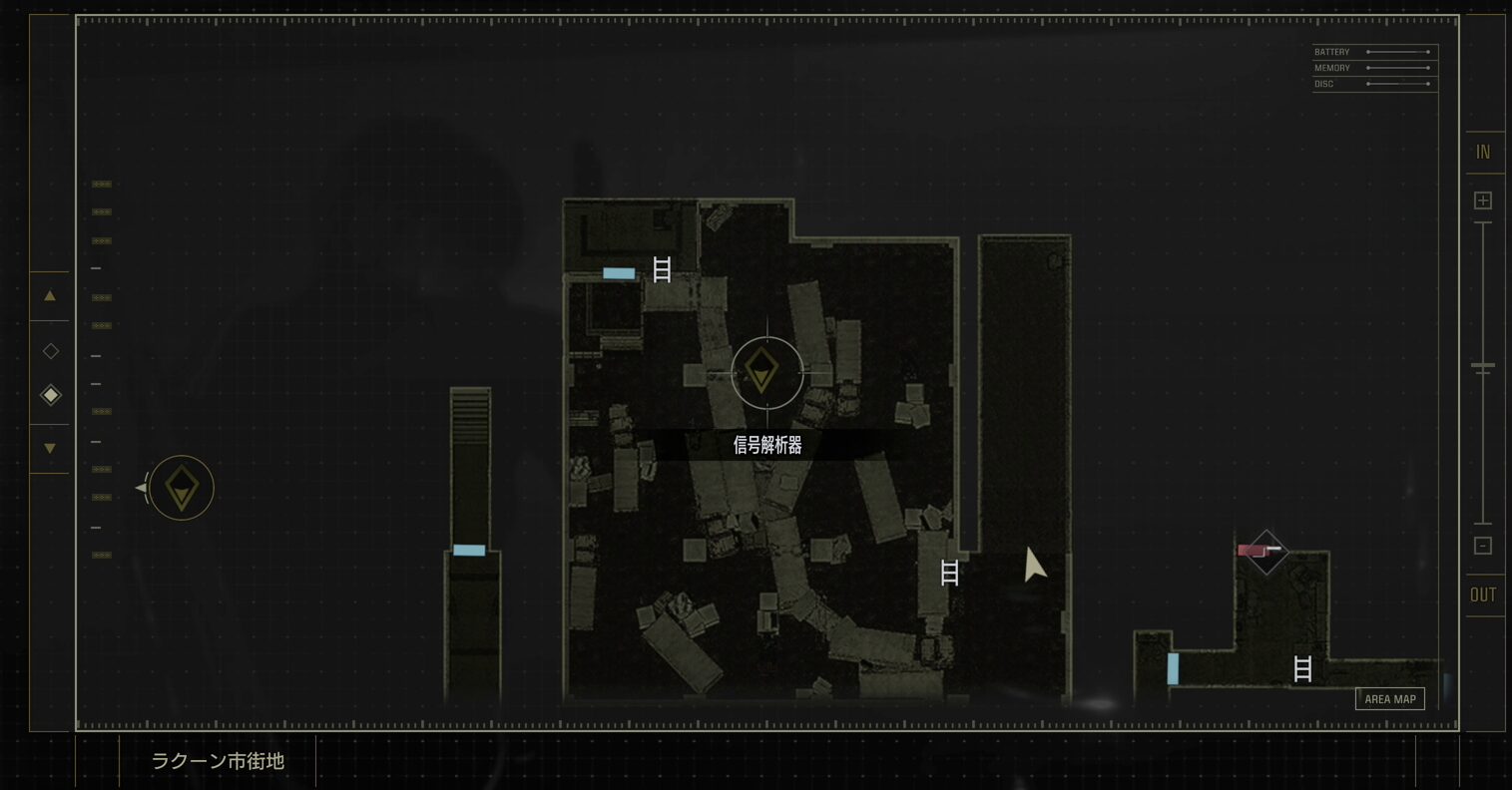Go down a floor with the down arrow

50,449
